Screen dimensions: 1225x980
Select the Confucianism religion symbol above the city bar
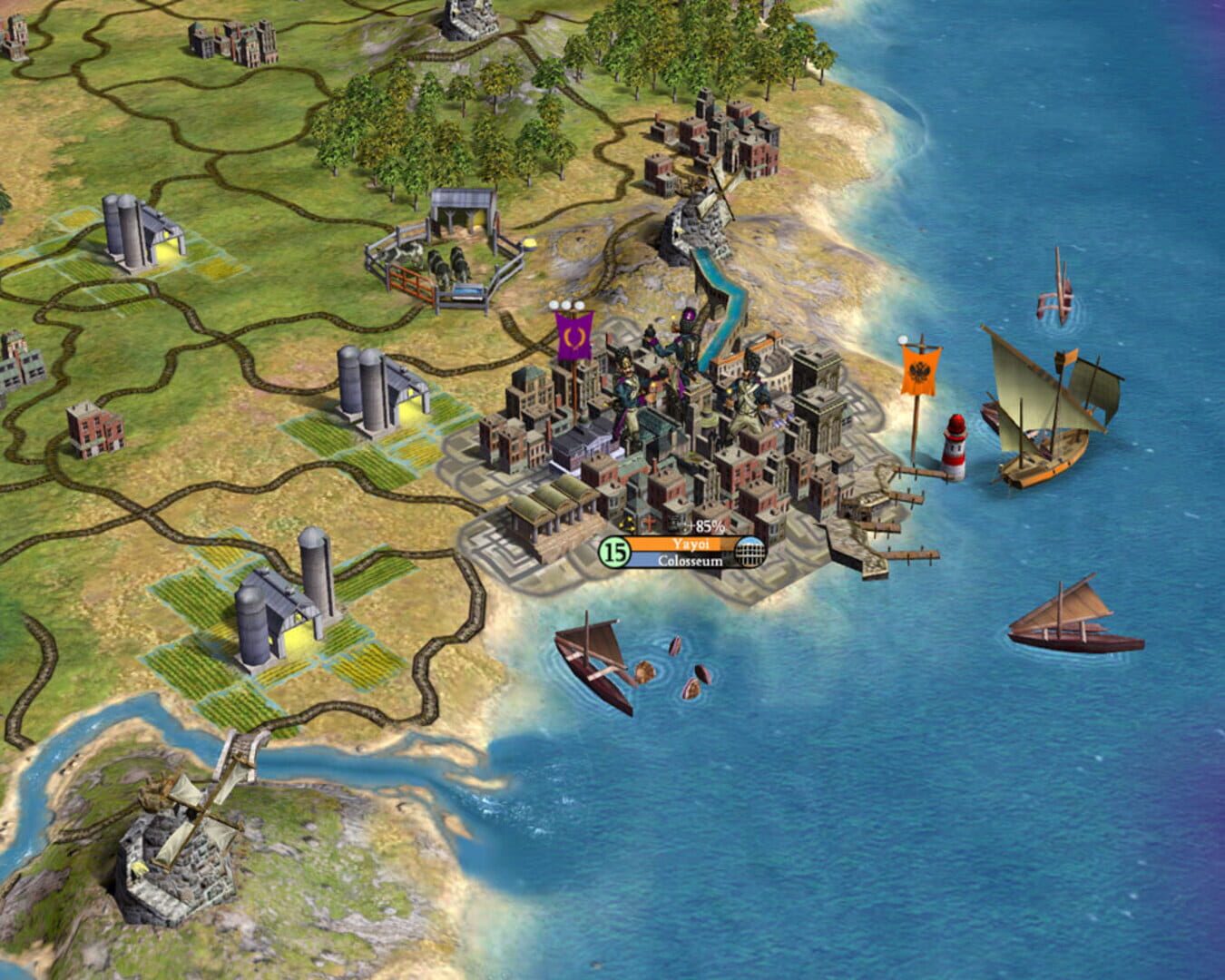click(x=628, y=524)
